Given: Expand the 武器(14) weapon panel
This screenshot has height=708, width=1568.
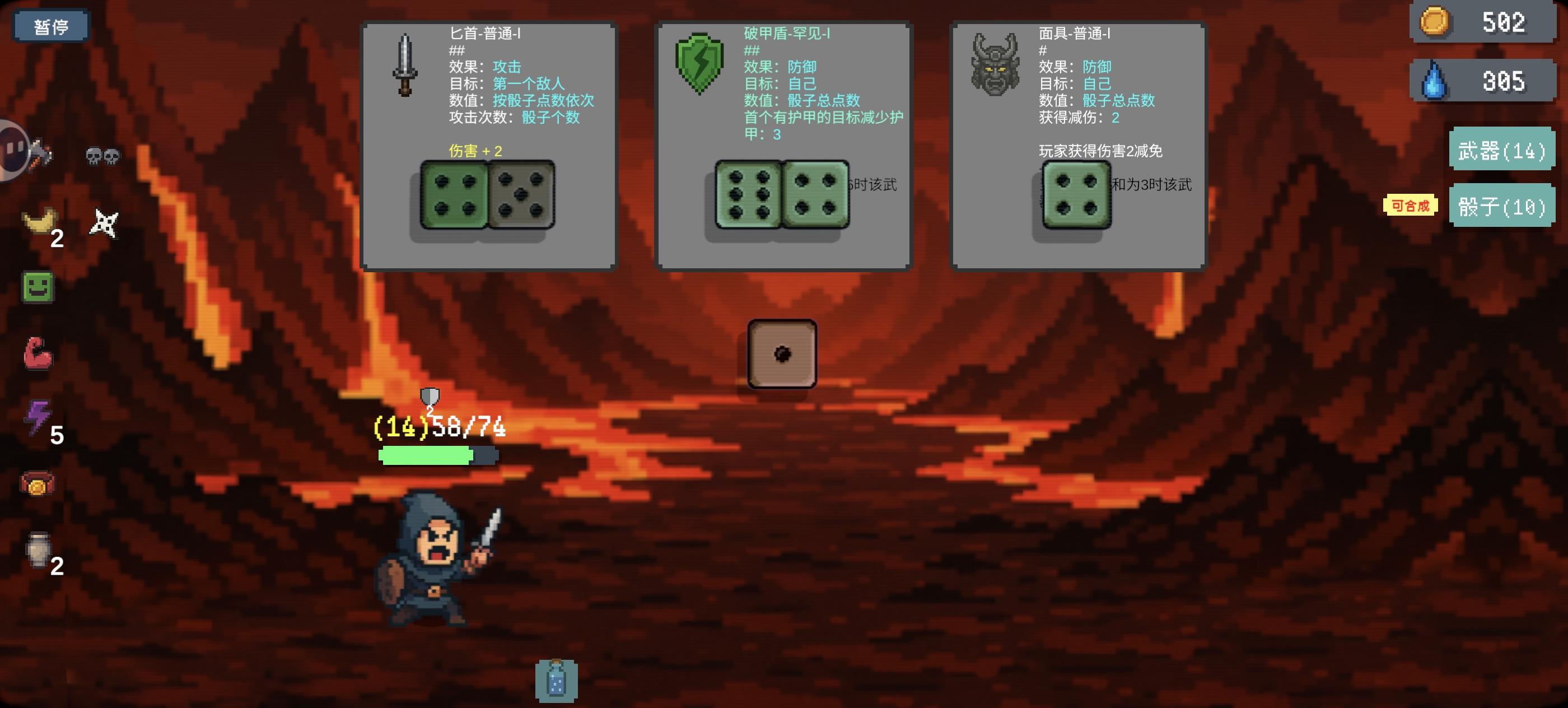Looking at the screenshot, I should pos(1502,152).
